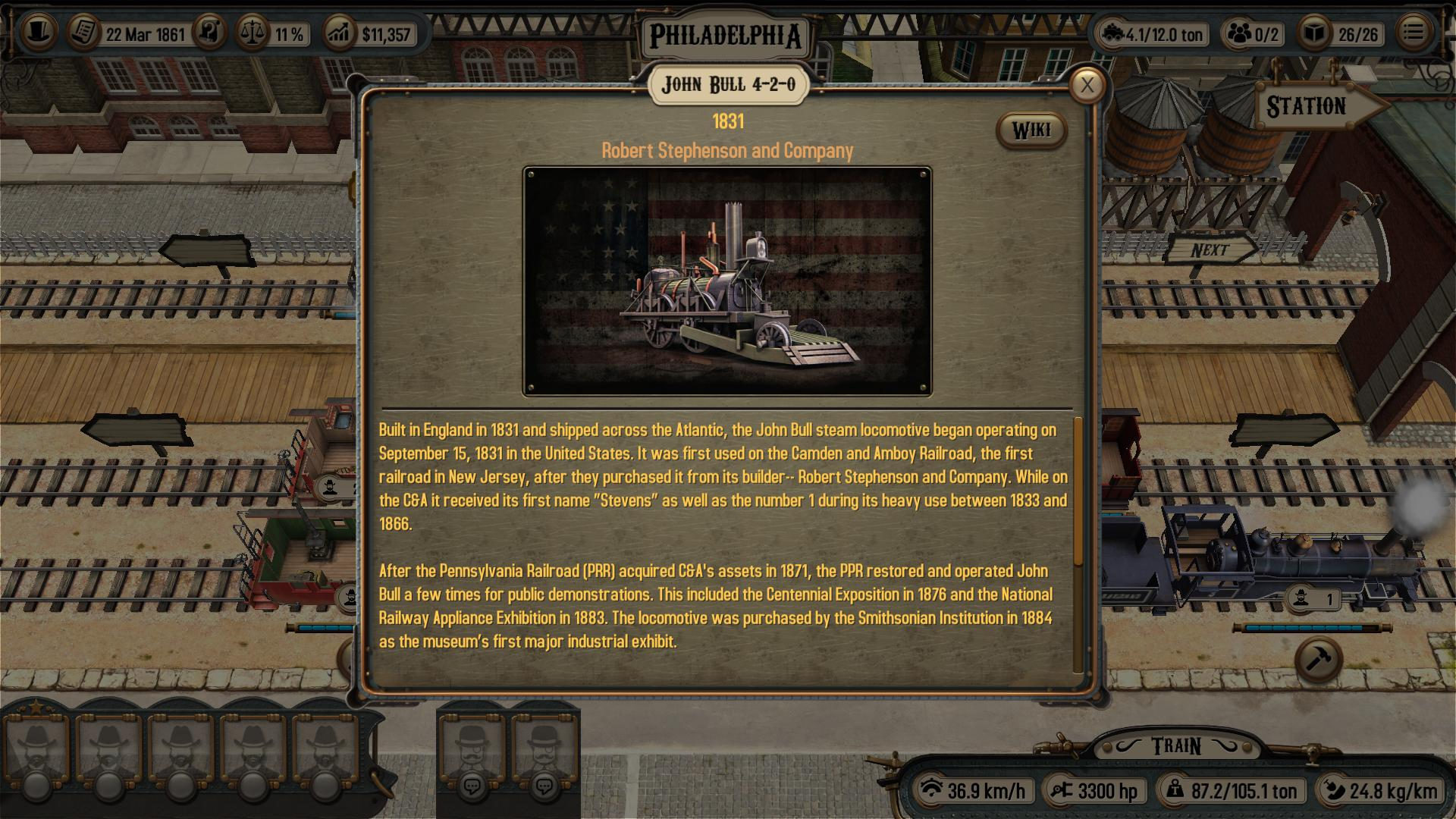Click the coal consumption 24.8 kg/km icon
Screen dimensions: 1456x819
[x=1335, y=790]
